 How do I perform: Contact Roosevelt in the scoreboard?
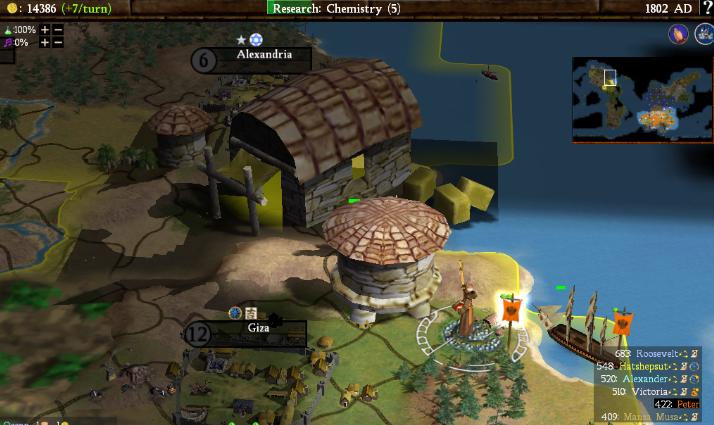click(x=658, y=354)
